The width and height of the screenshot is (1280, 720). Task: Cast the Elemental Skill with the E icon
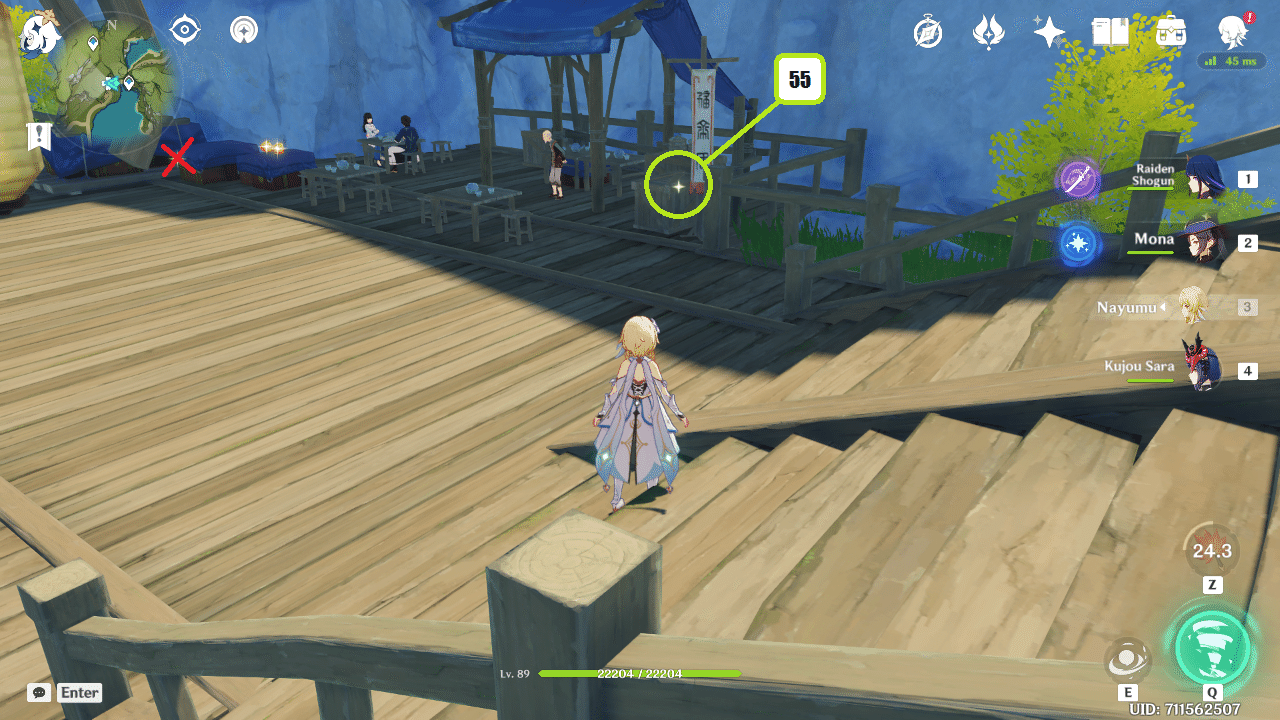[x=1128, y=660]
